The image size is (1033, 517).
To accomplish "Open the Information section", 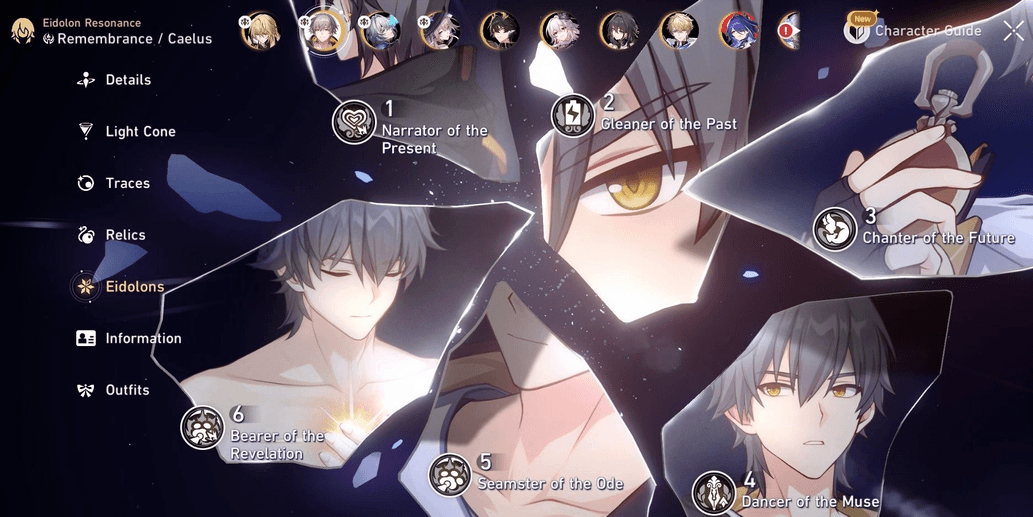I will [142, 339].
